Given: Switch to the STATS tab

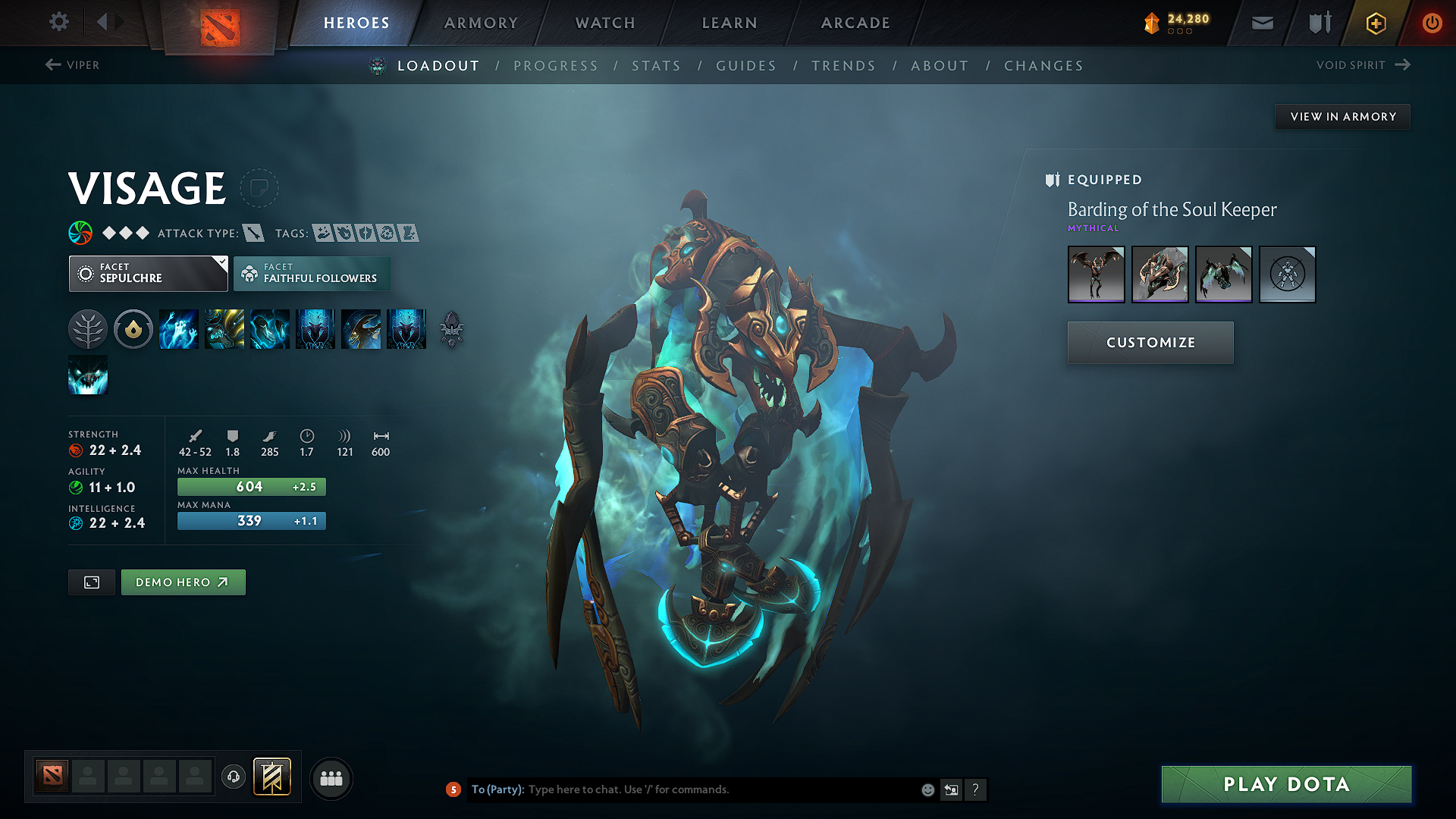Looking at the screenshot, I should [657, 66].
